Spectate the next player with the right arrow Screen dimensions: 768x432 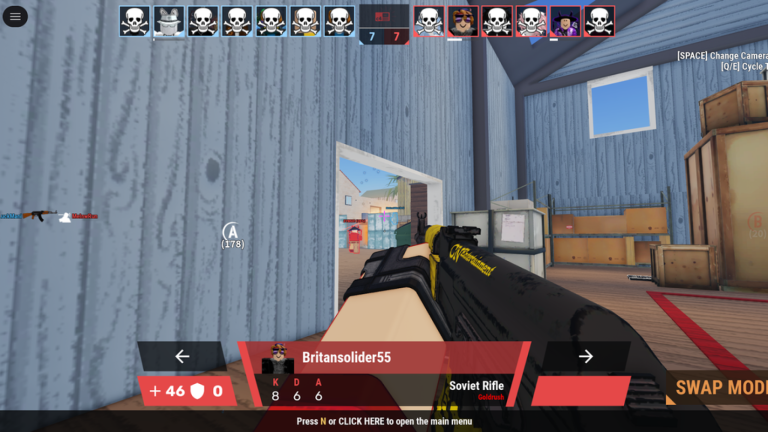click(586, 356)
